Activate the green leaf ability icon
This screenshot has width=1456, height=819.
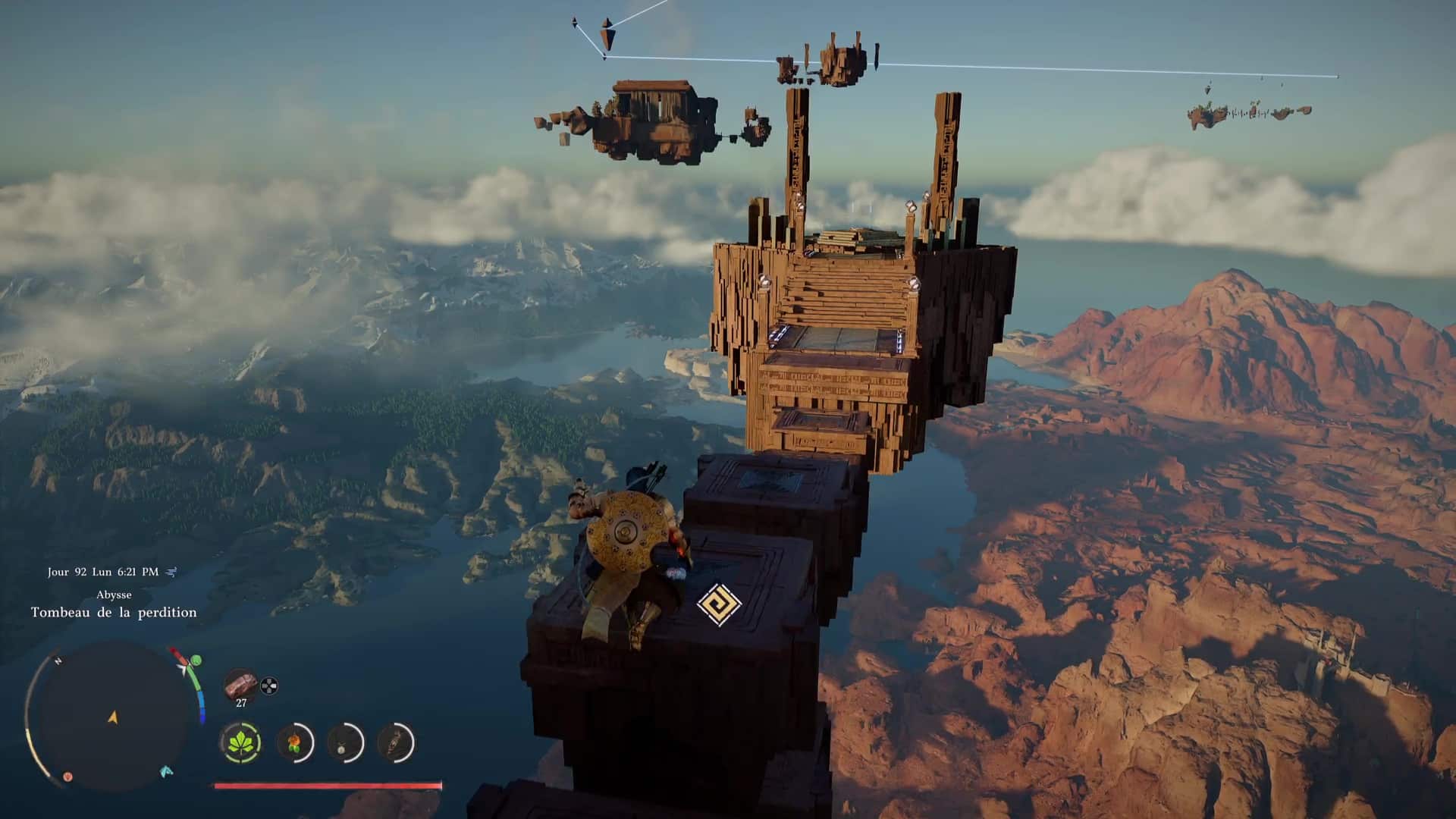pyautogui.click(x=241, y=742)
